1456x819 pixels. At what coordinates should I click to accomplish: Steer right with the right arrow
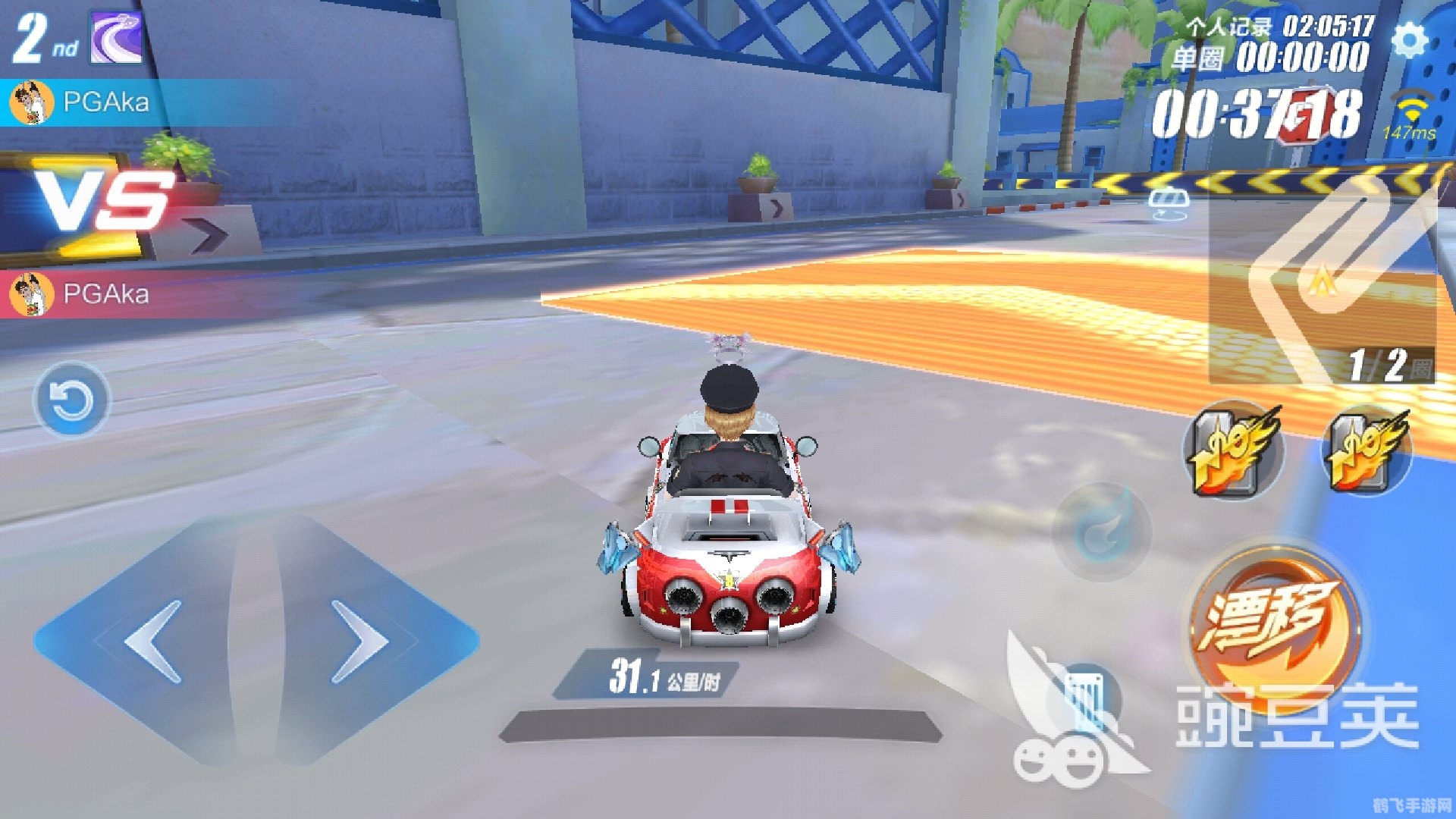pos(361,642)
